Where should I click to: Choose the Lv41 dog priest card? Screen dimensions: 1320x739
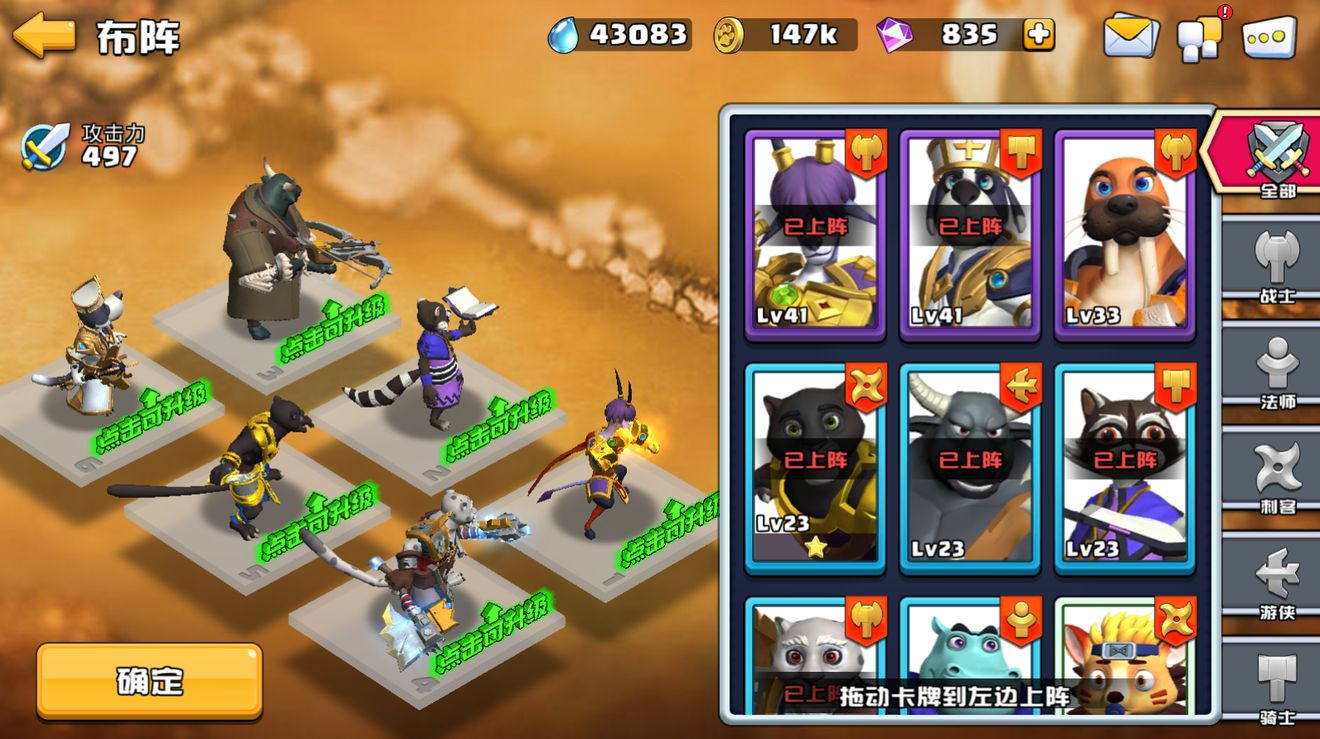pos(970,235)
